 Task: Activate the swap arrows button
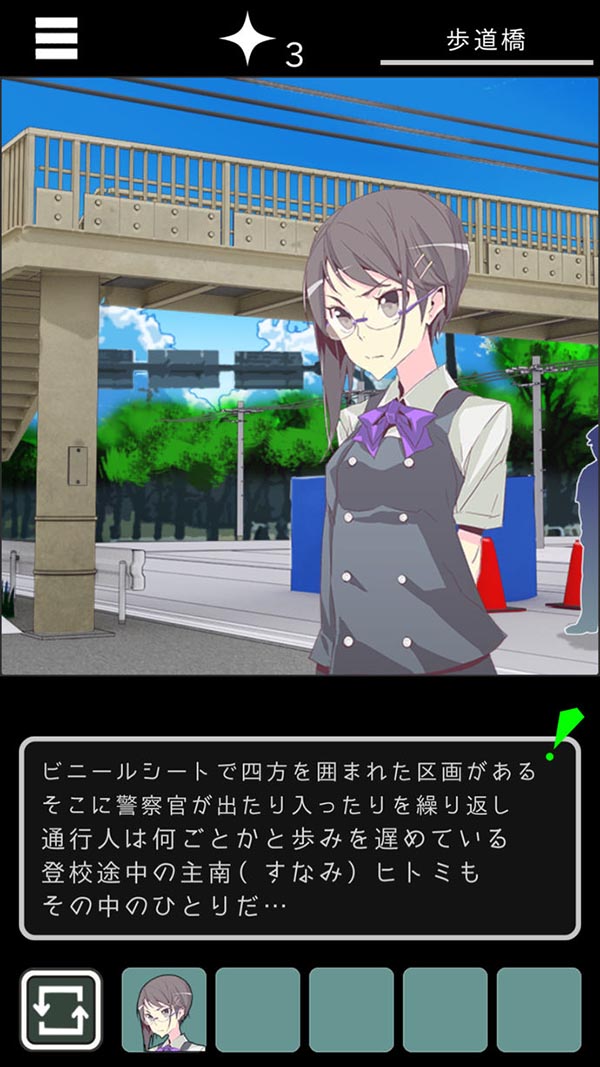click(61, 1009)
